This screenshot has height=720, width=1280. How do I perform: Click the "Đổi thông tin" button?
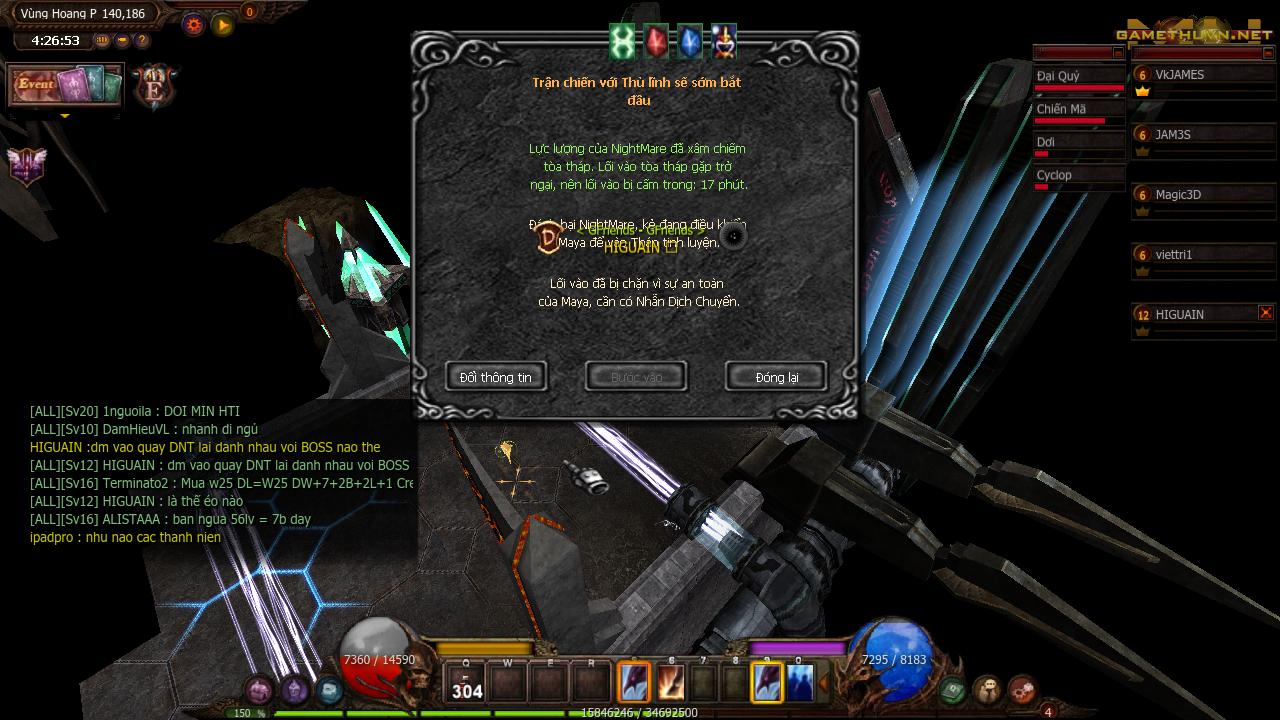496,377
